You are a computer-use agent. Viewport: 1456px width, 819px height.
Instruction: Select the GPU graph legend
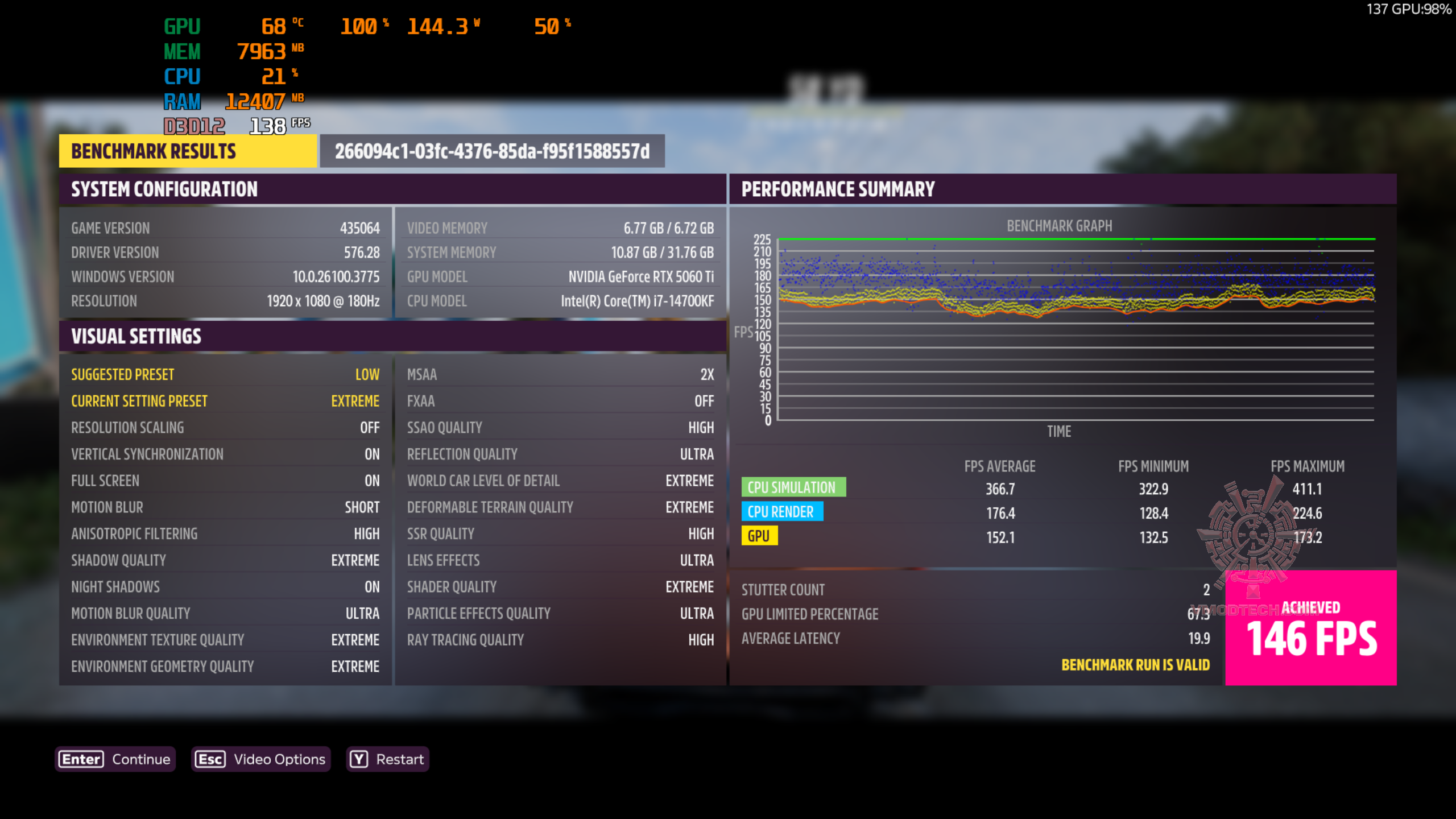760,536
